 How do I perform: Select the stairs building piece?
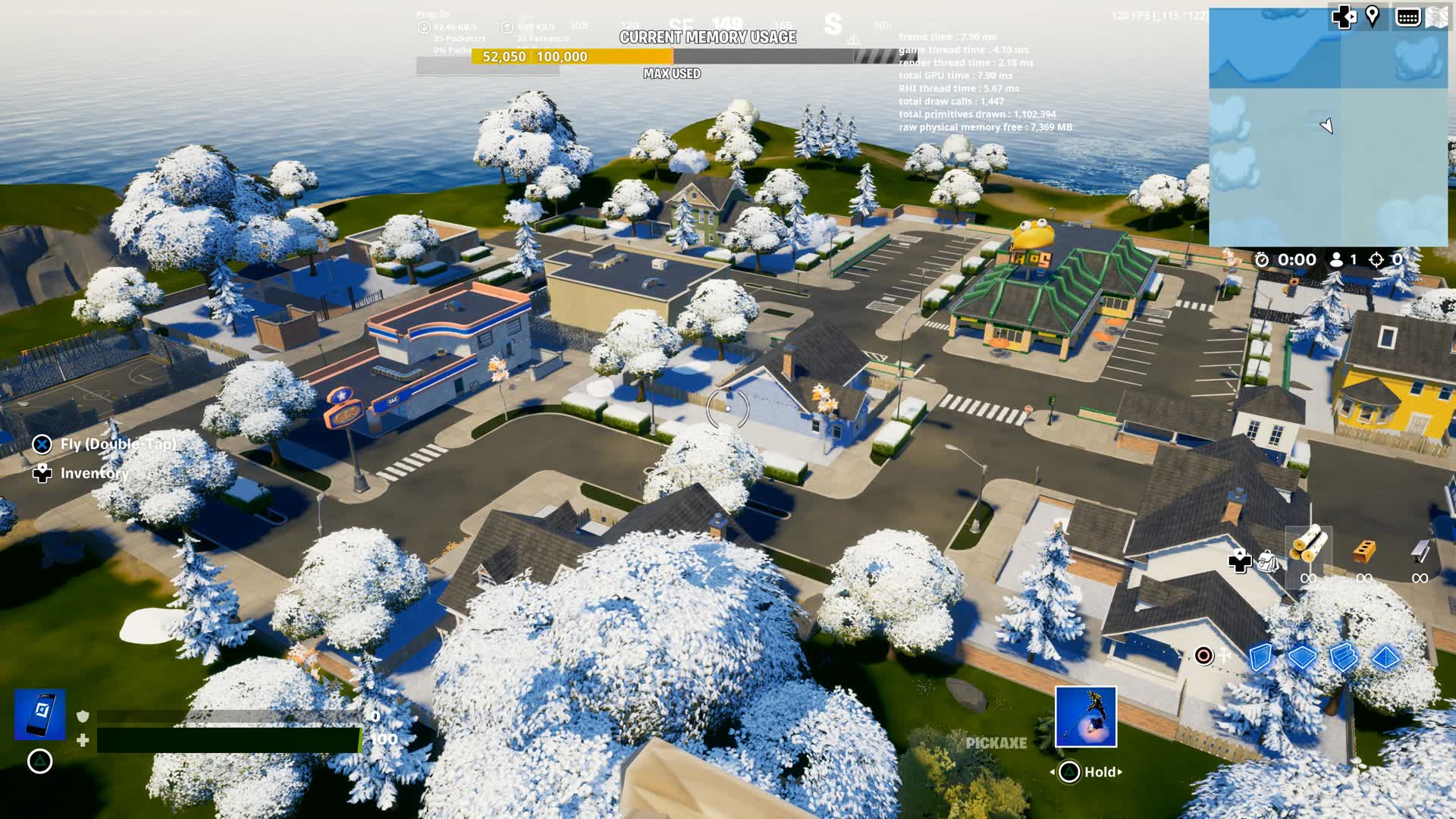[1343, 657]
